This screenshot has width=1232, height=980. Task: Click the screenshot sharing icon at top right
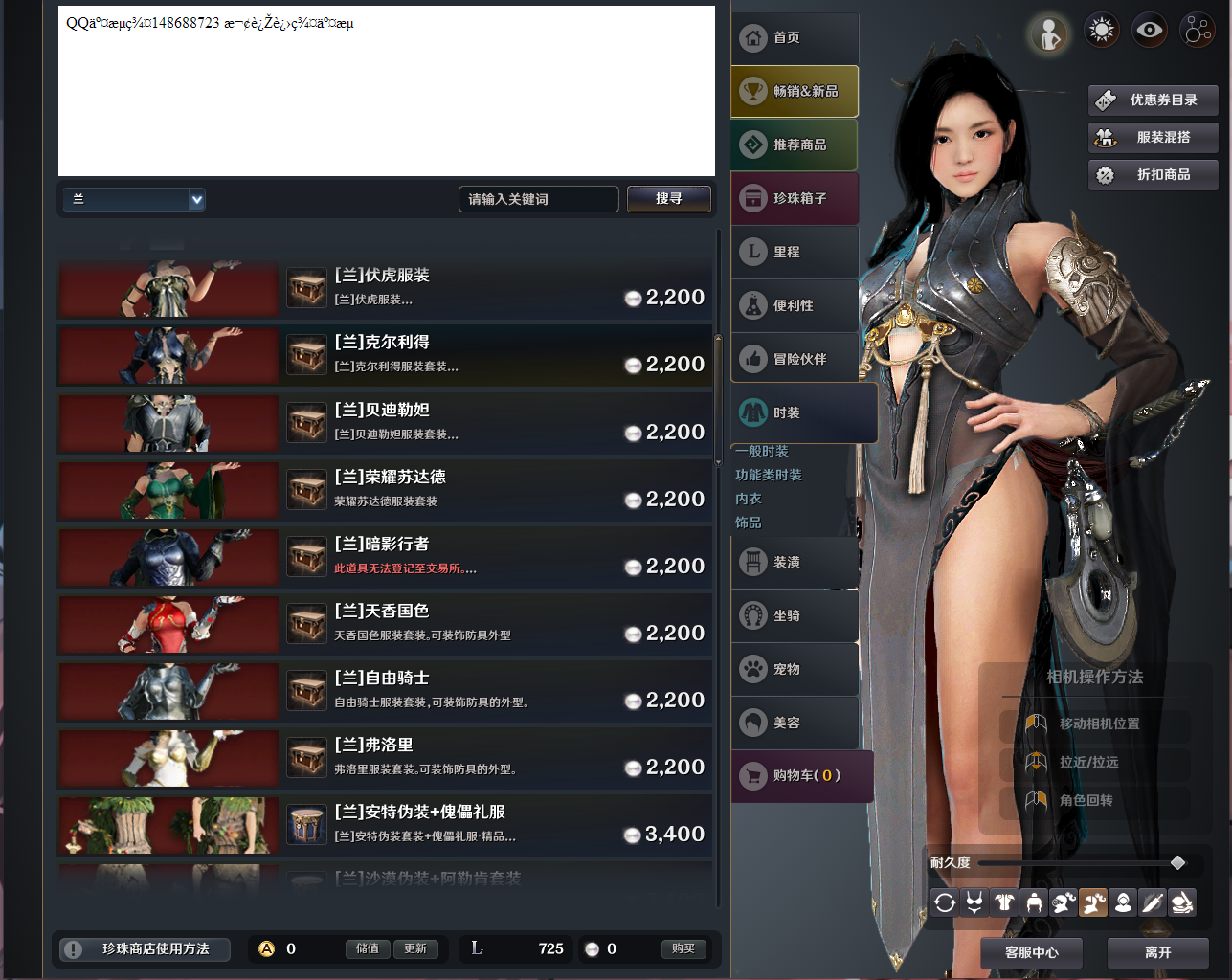1198,30
